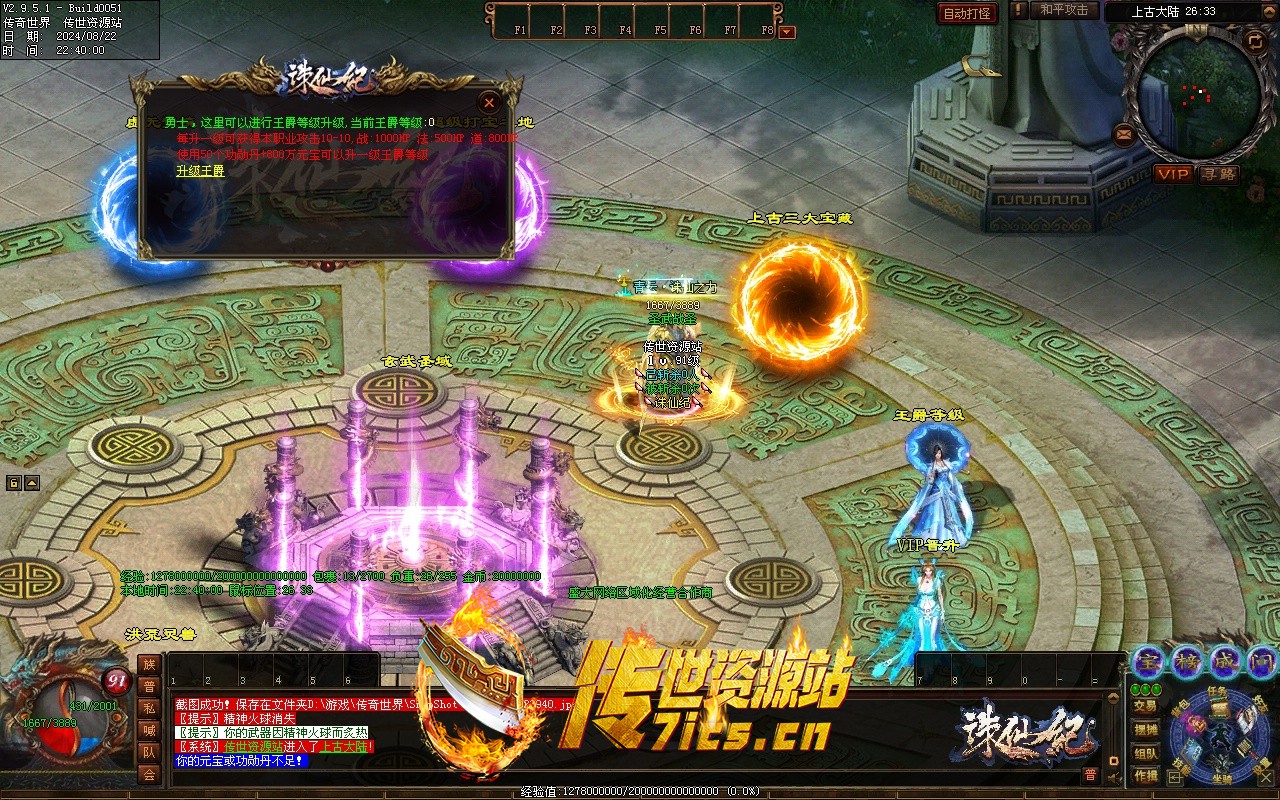Viewport: 1280px width, 800px height.
Task: Close the 升级王爵 dialog with red X
Action: click(489, 102)
